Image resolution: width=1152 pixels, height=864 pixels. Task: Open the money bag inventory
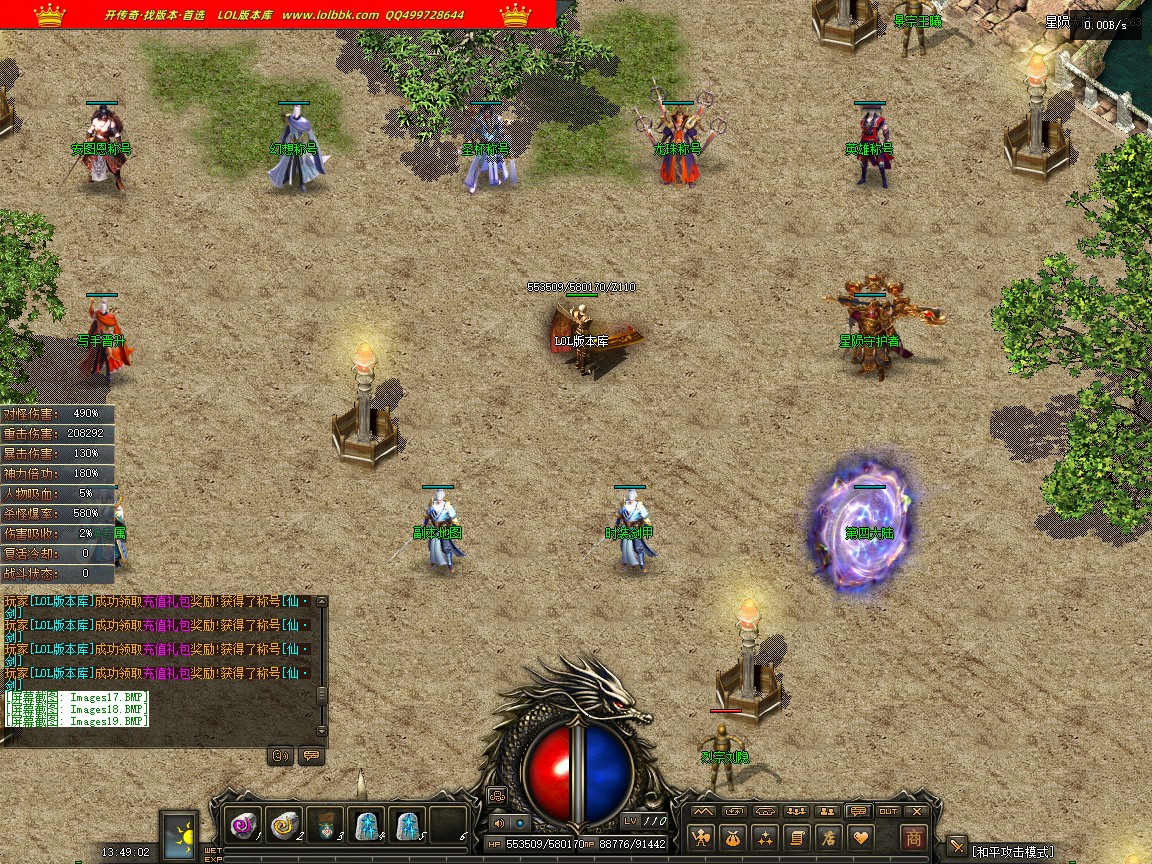pos(735,837)
